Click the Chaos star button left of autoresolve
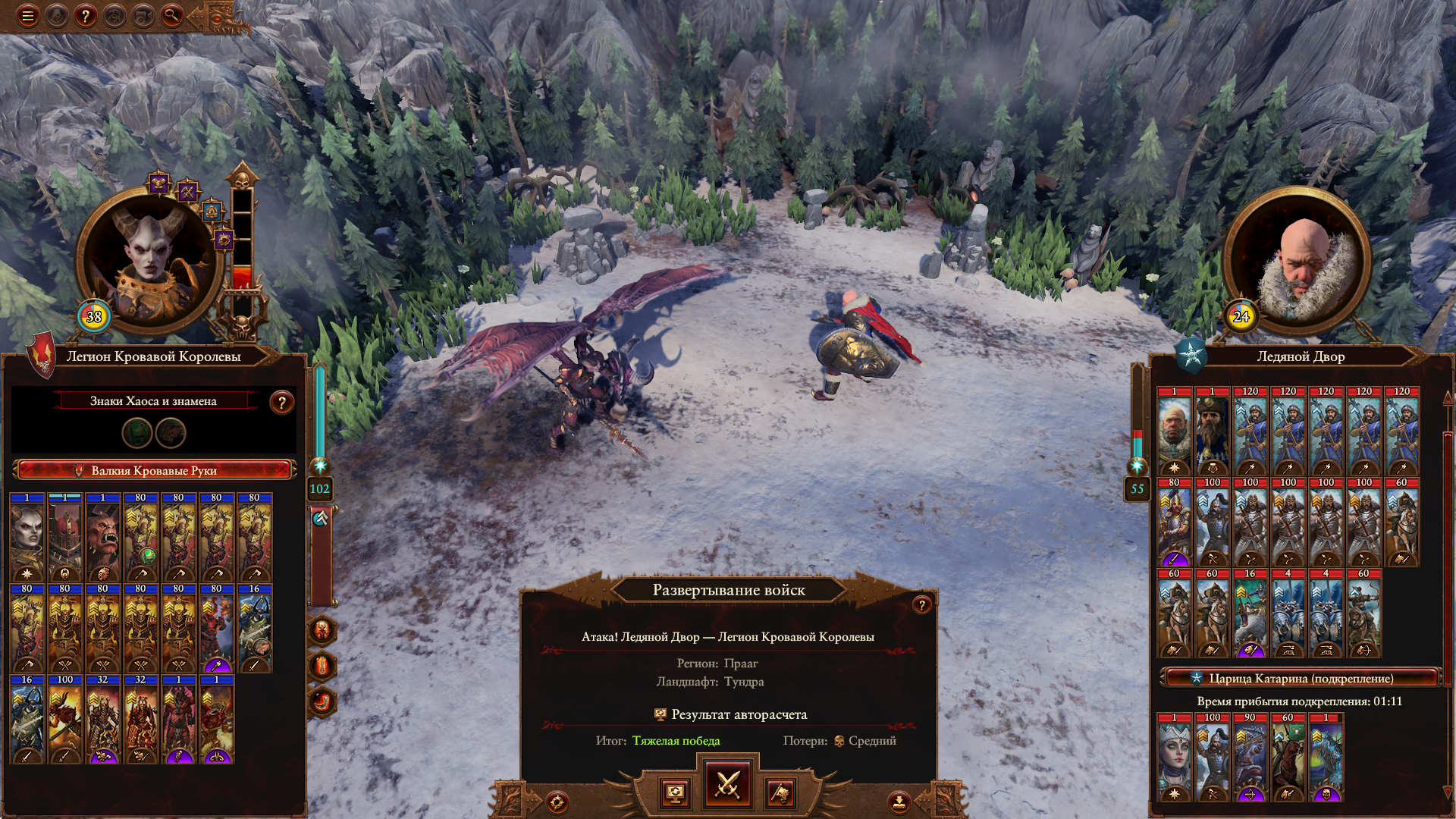 pos(557,802)
